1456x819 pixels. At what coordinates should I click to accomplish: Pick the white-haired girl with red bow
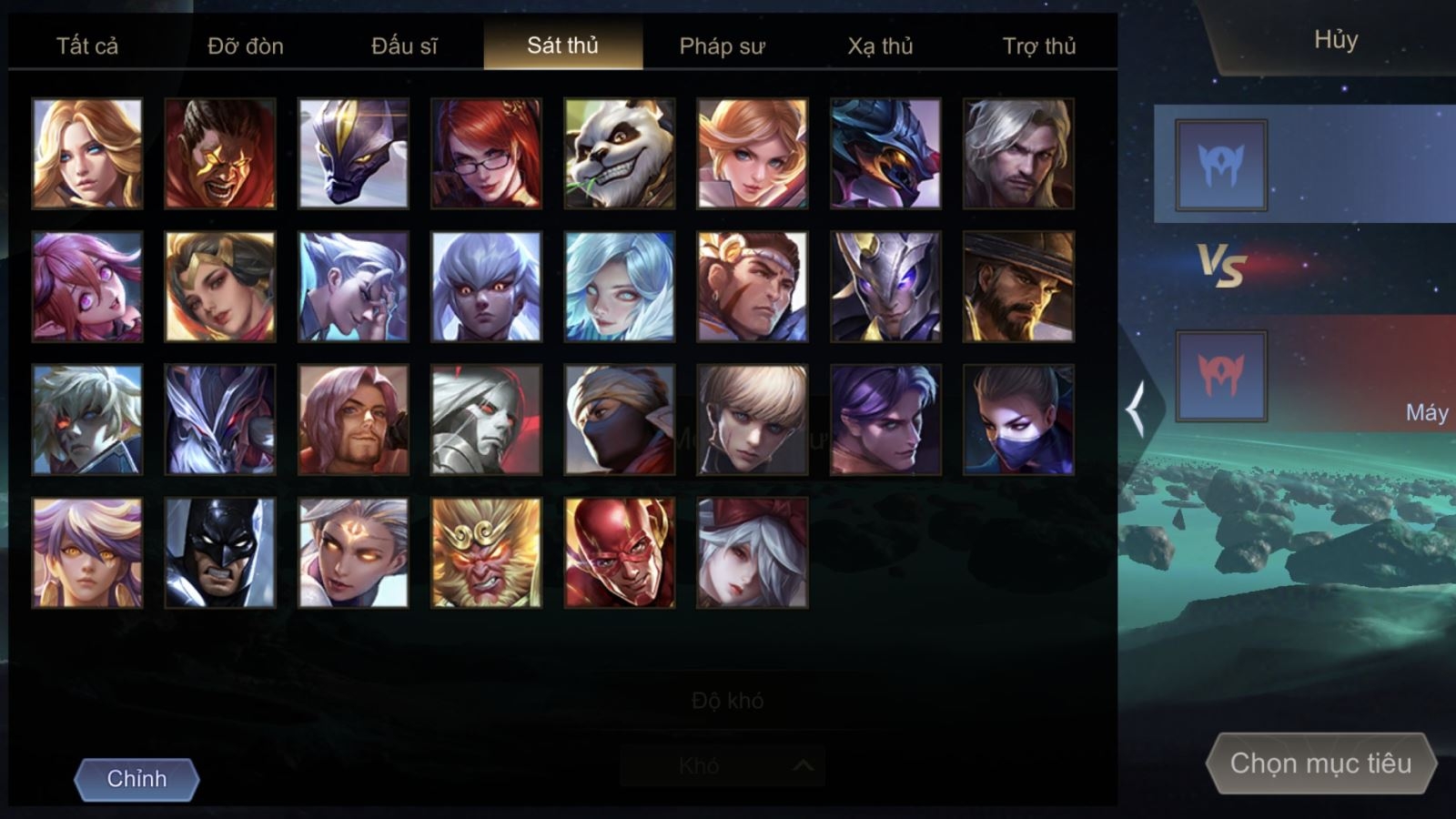(753, 553)
